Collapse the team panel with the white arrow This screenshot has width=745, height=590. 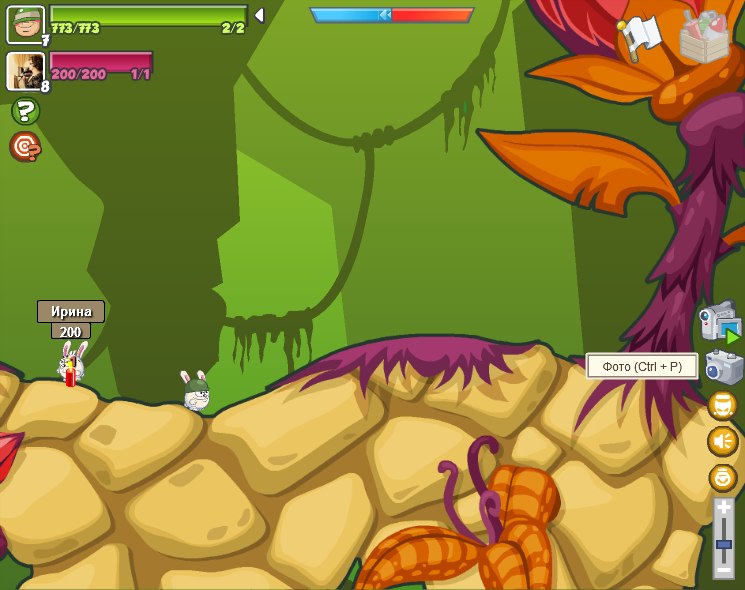click(259, 15)
